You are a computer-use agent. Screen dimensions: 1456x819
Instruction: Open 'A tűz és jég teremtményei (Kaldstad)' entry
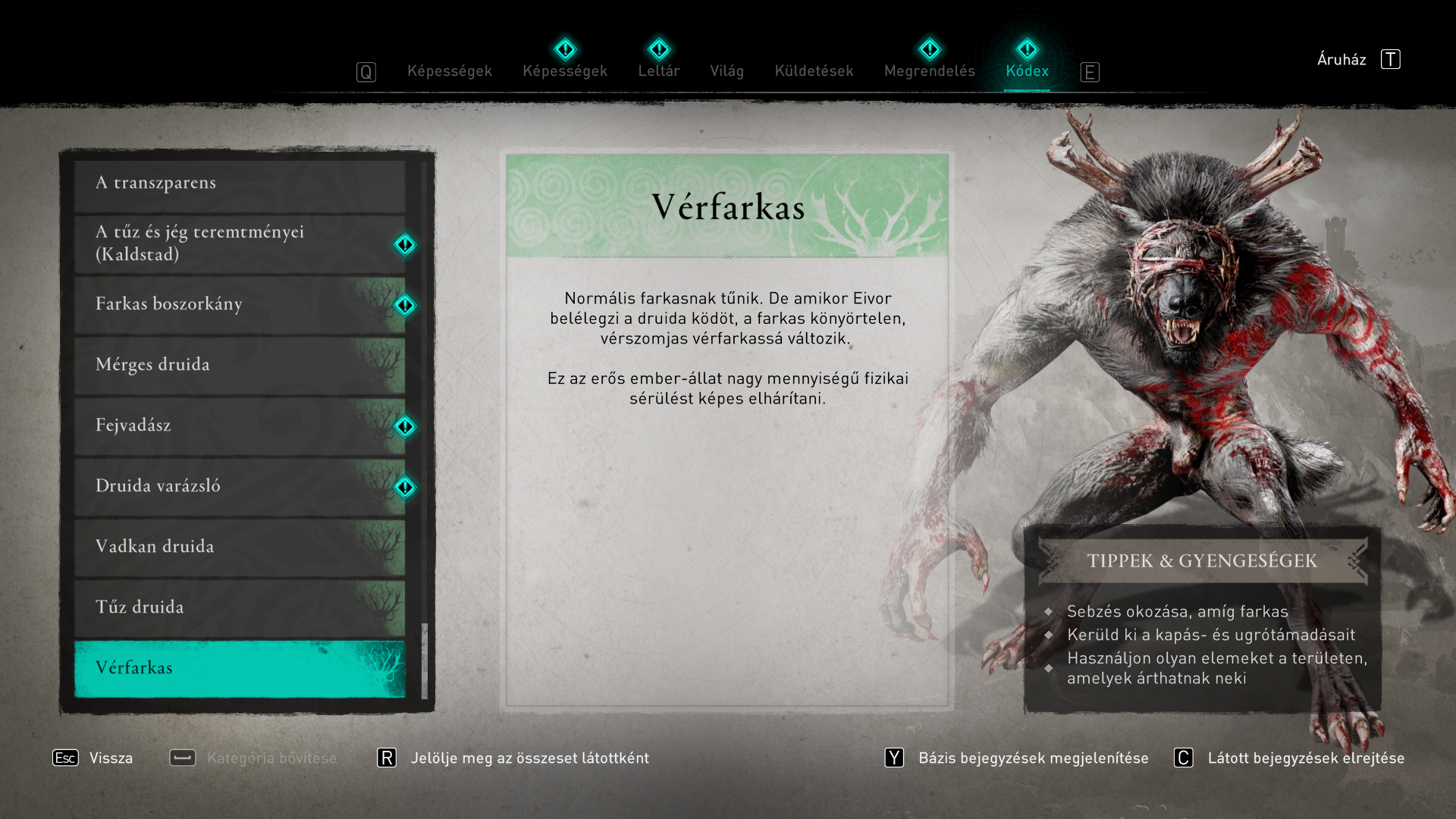(240, 243)
